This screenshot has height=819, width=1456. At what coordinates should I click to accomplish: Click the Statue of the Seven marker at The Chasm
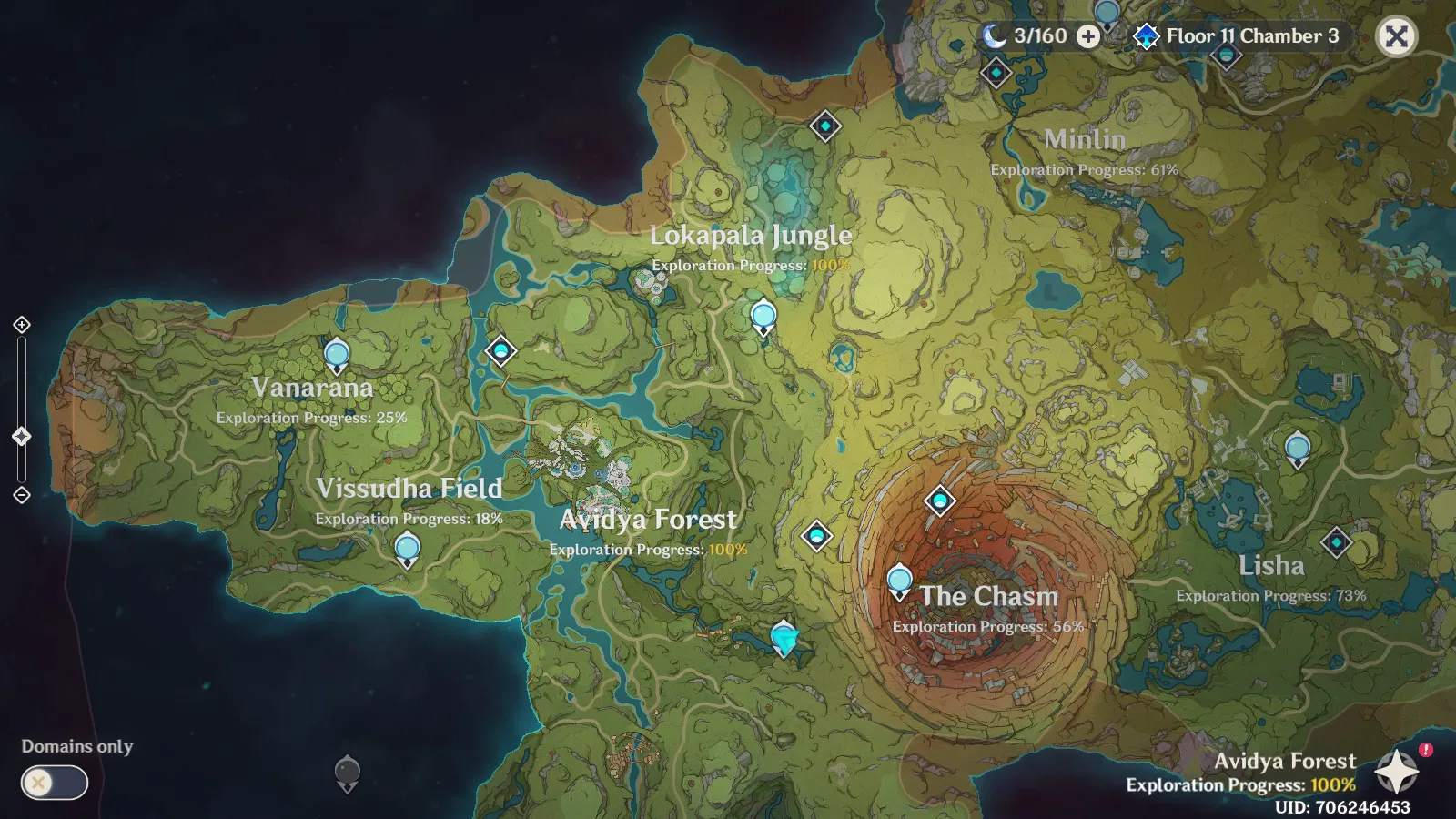tap(899, 579)
